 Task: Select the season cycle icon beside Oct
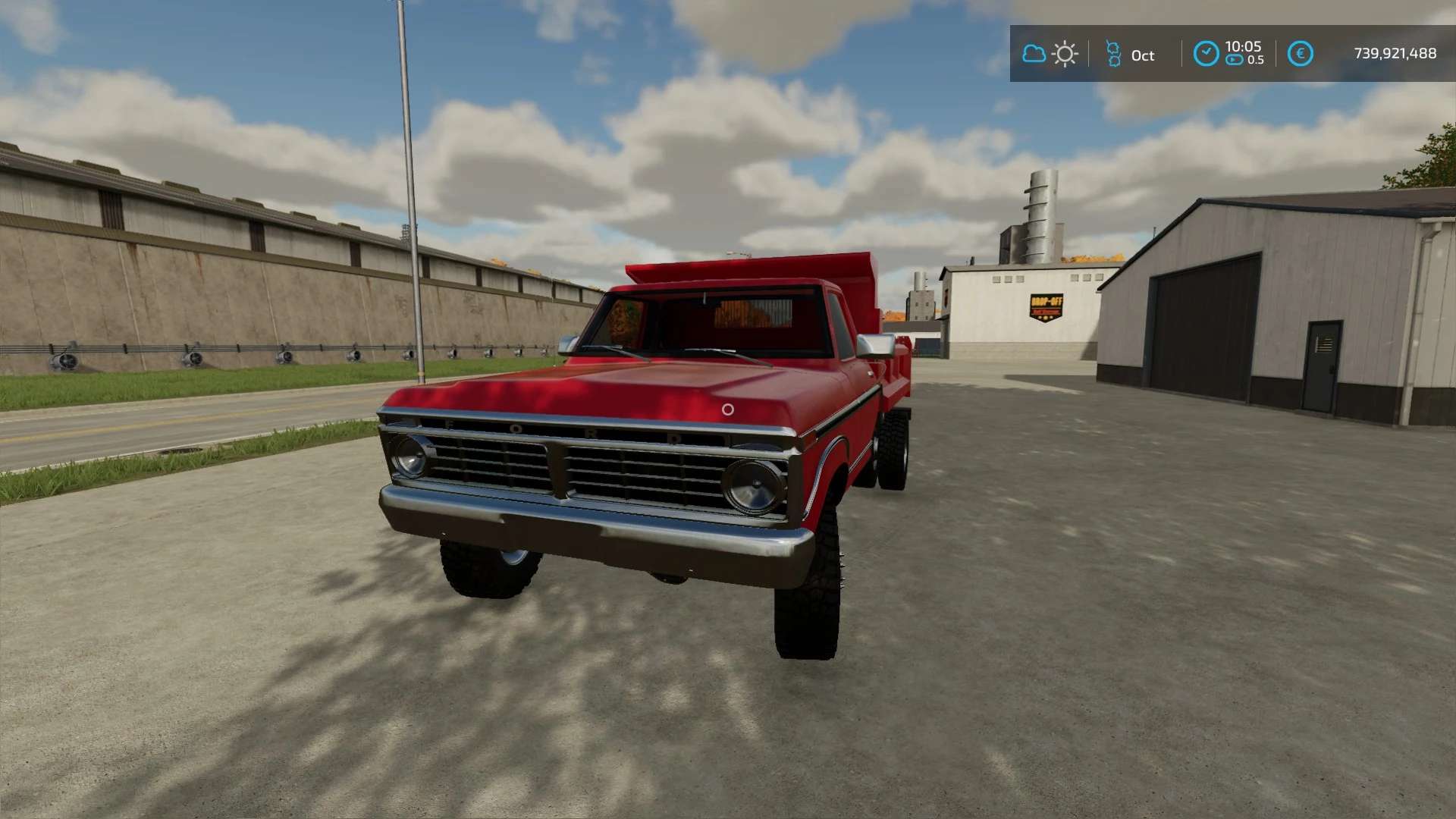click(x=1112, y=54)
